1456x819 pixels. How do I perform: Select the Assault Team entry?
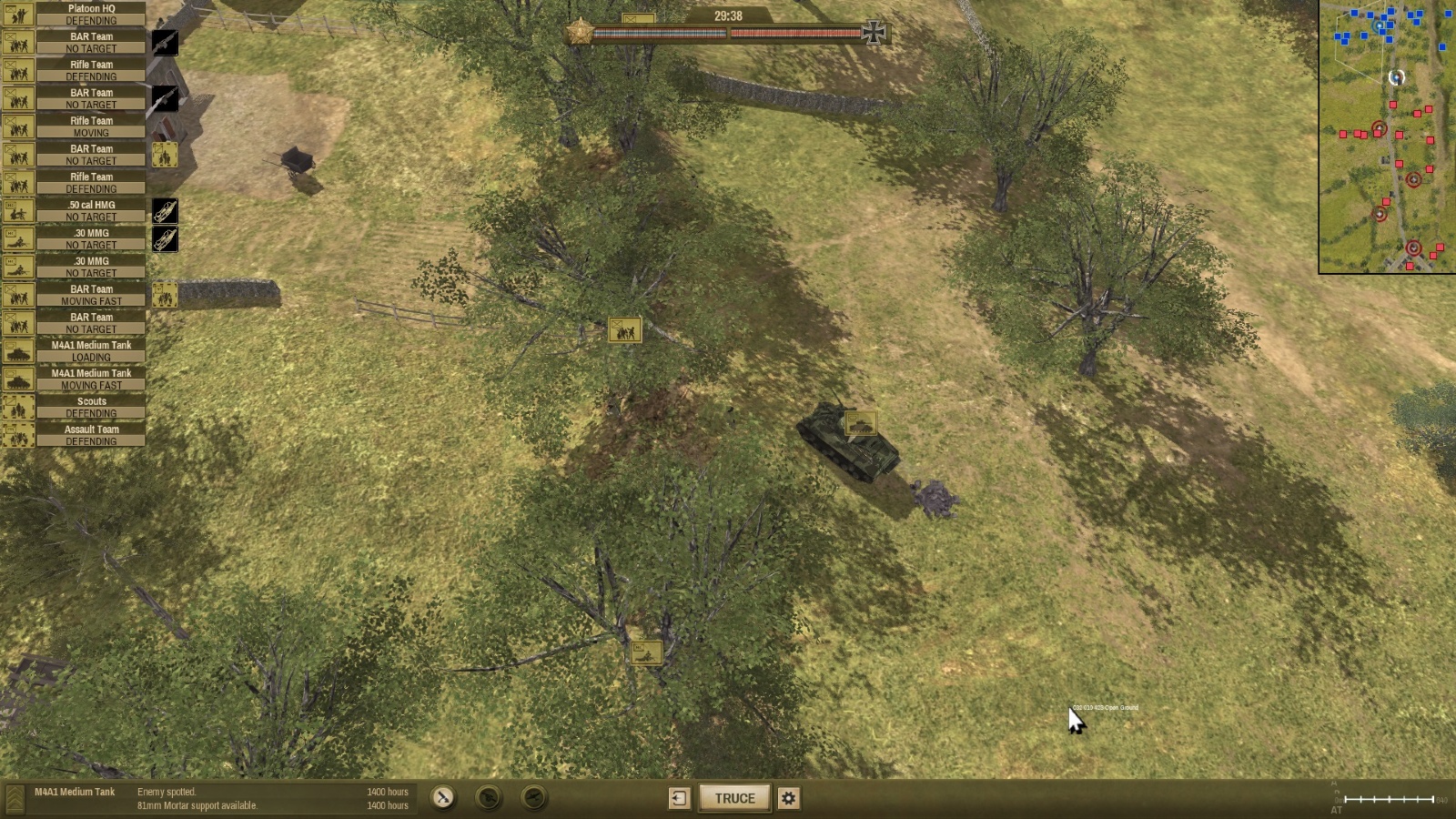(91, 435)
